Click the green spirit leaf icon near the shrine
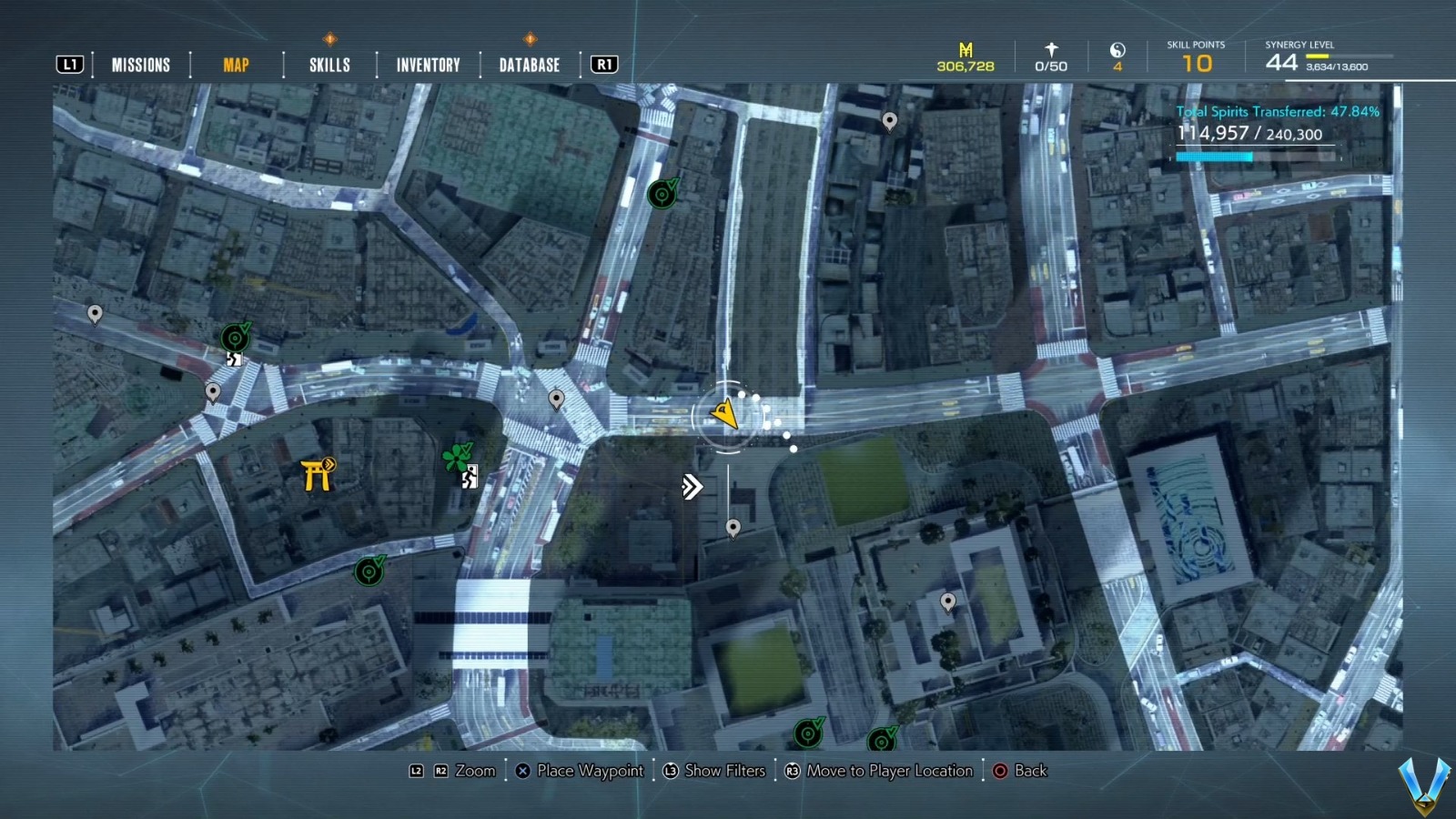This screenshot has height=819, width=1456. tap(457, 454)
